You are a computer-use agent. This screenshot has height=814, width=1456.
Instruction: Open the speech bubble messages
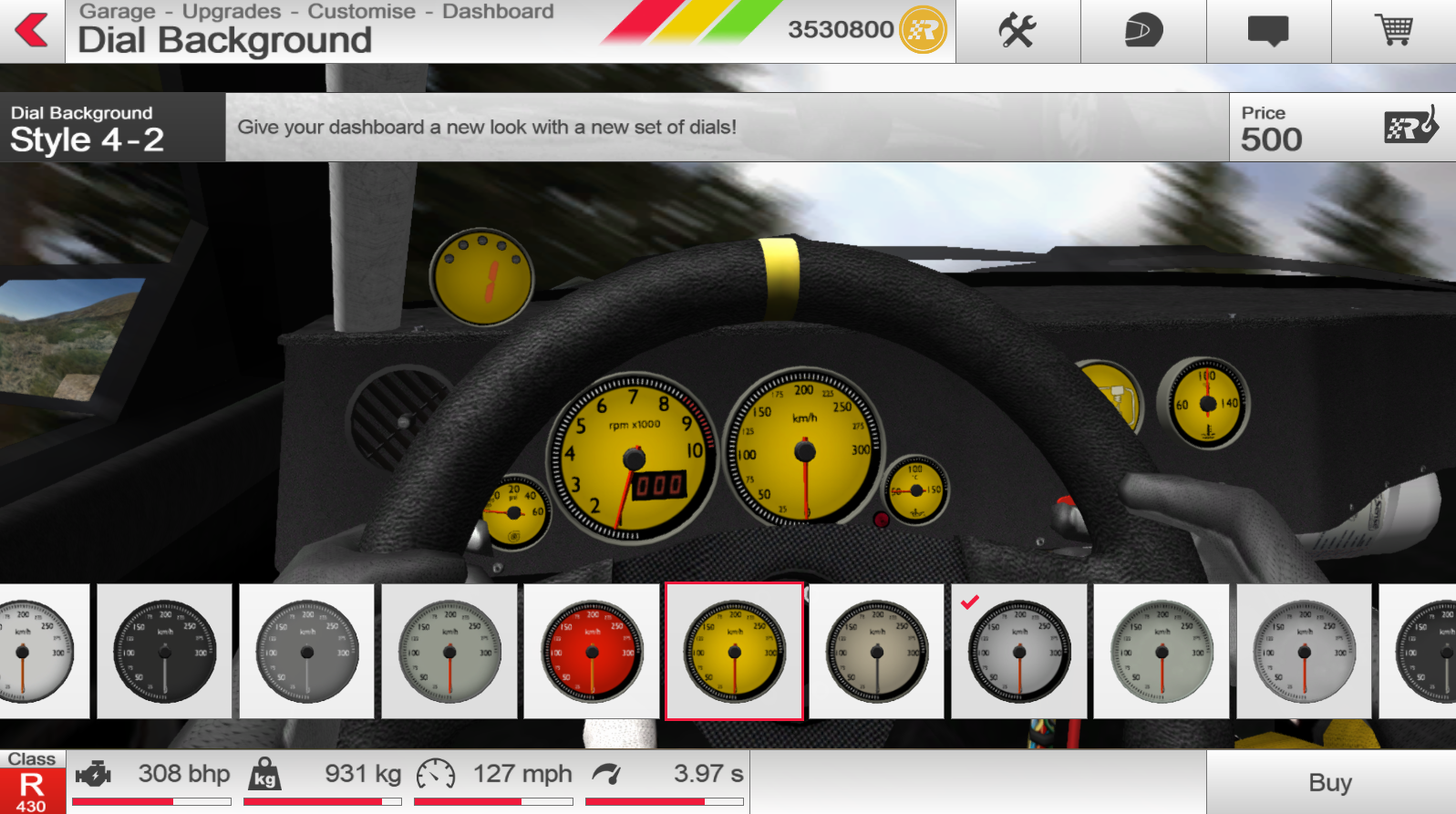(x=1268, y=31)
